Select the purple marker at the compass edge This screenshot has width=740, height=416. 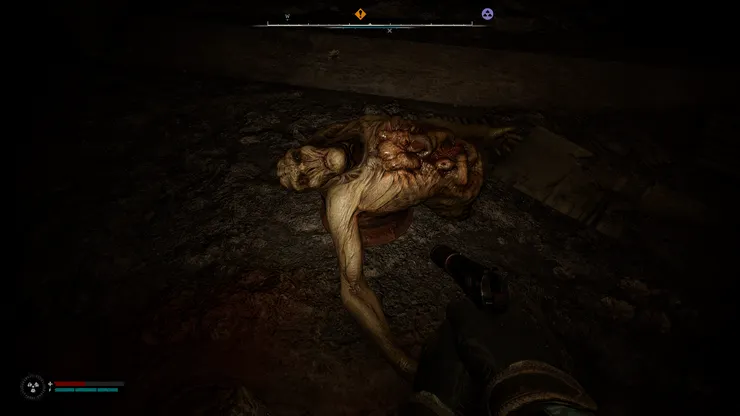[487, 14]
